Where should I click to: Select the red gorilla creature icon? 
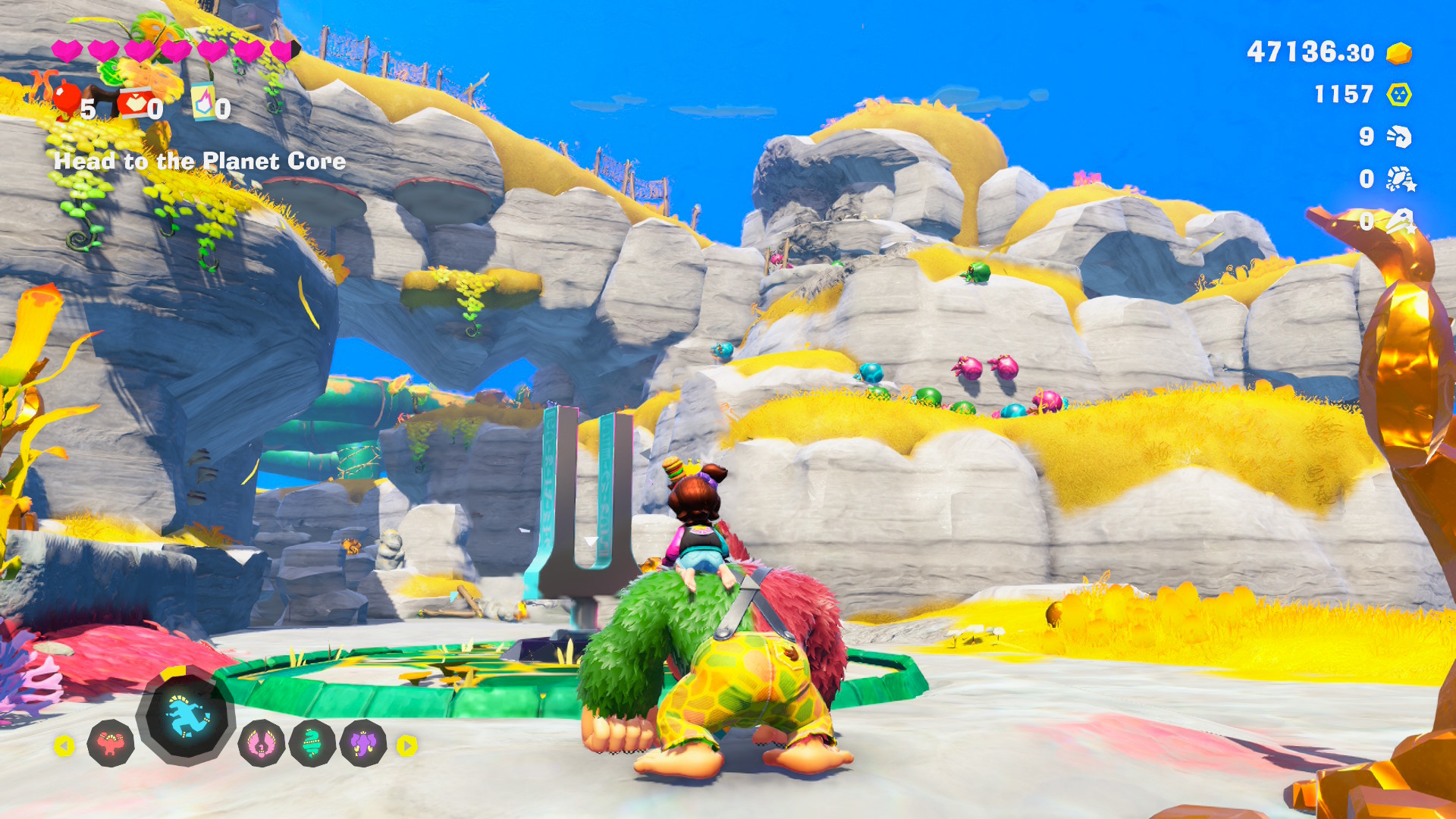click(x=111, y=743)
